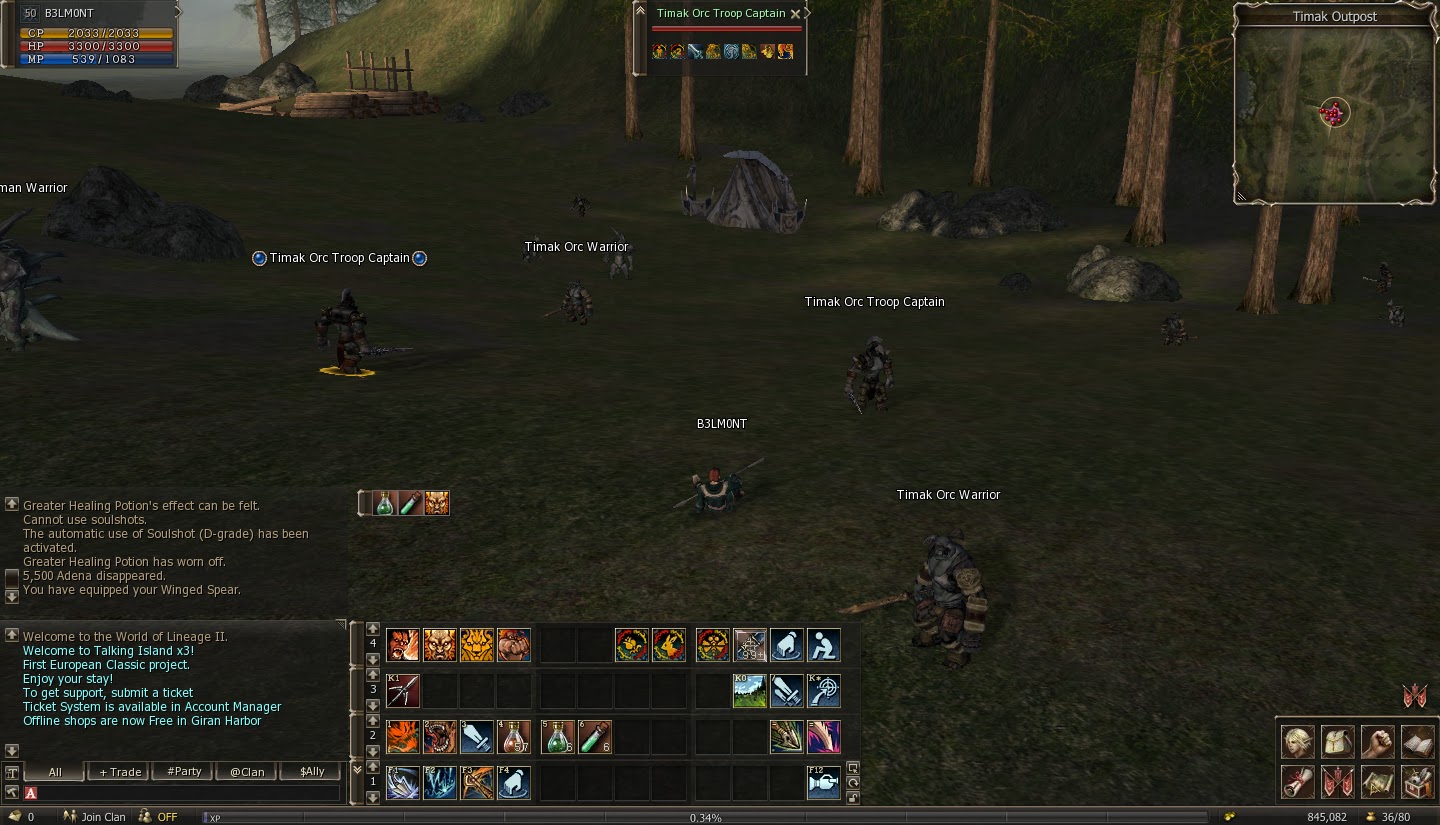Open the World Map panel
Screen dimensions: 1440x825
pos(1378,782)
